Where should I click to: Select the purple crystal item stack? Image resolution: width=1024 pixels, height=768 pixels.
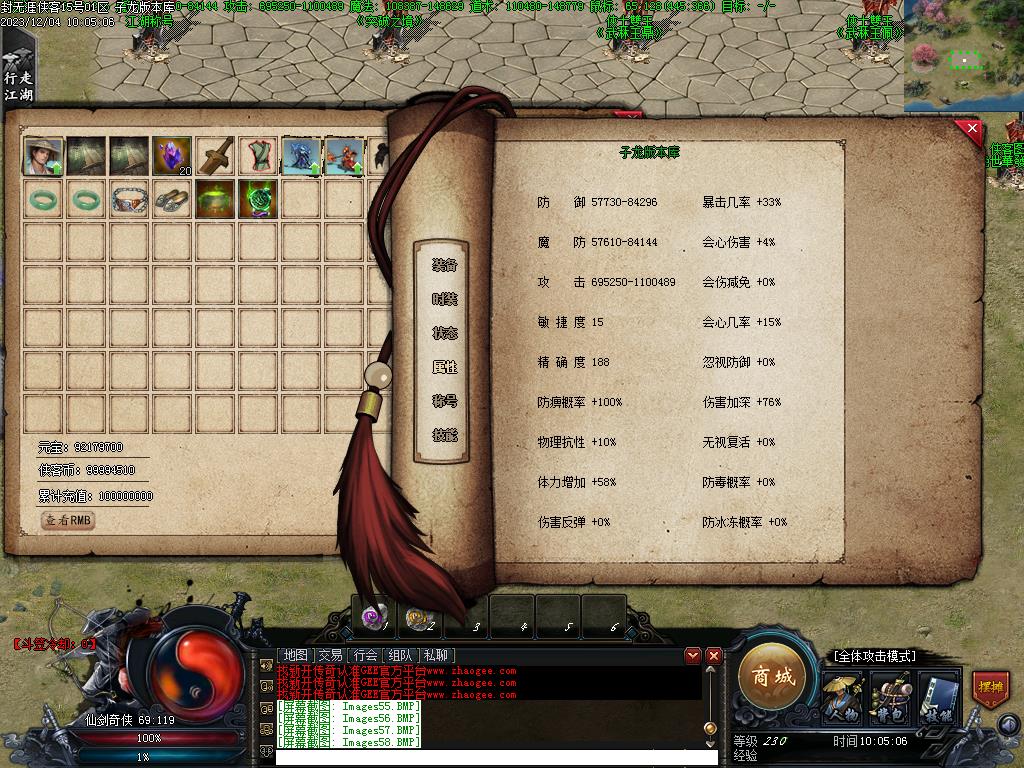point(172,156)
